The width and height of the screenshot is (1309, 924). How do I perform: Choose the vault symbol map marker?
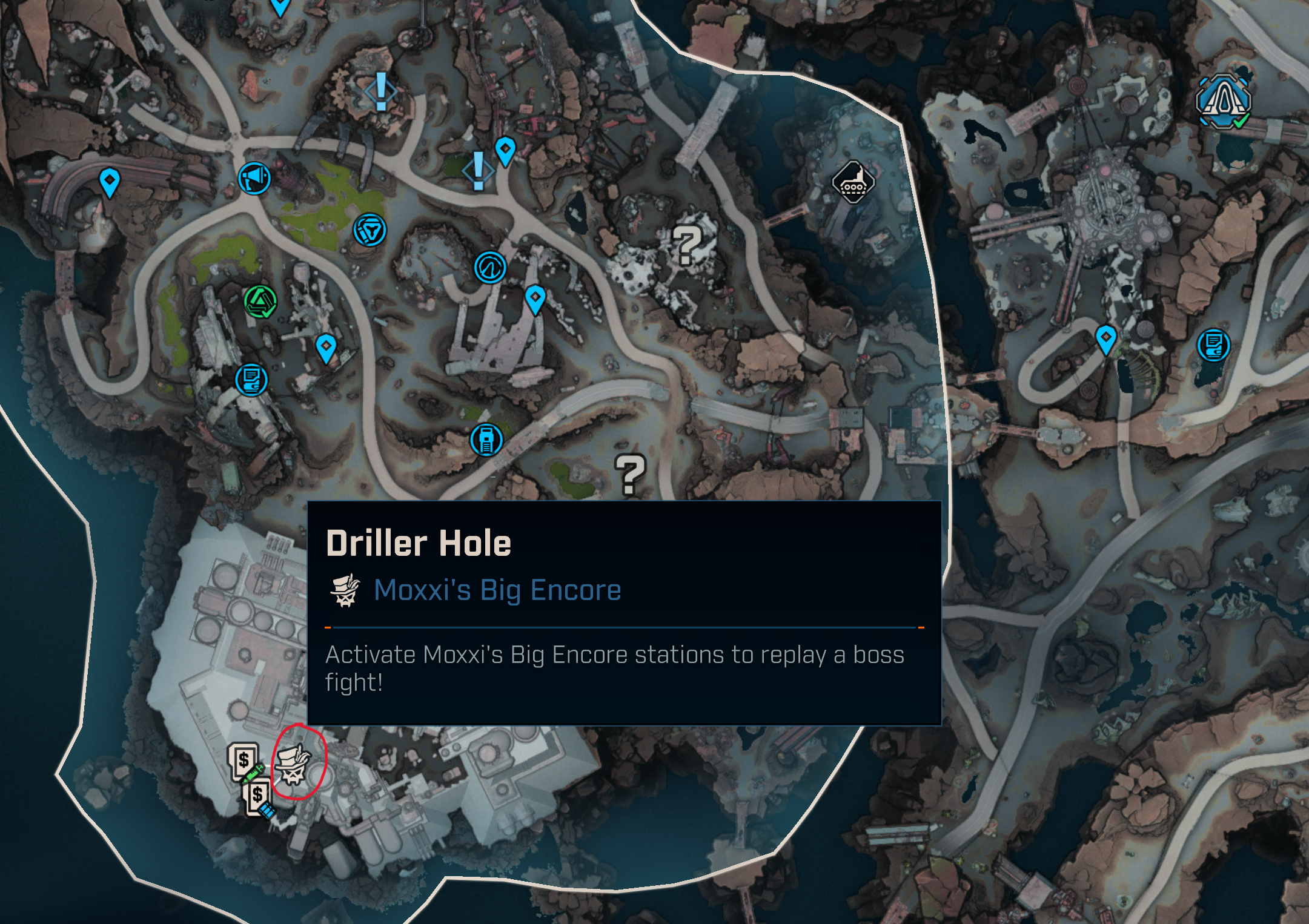(490, 267)
